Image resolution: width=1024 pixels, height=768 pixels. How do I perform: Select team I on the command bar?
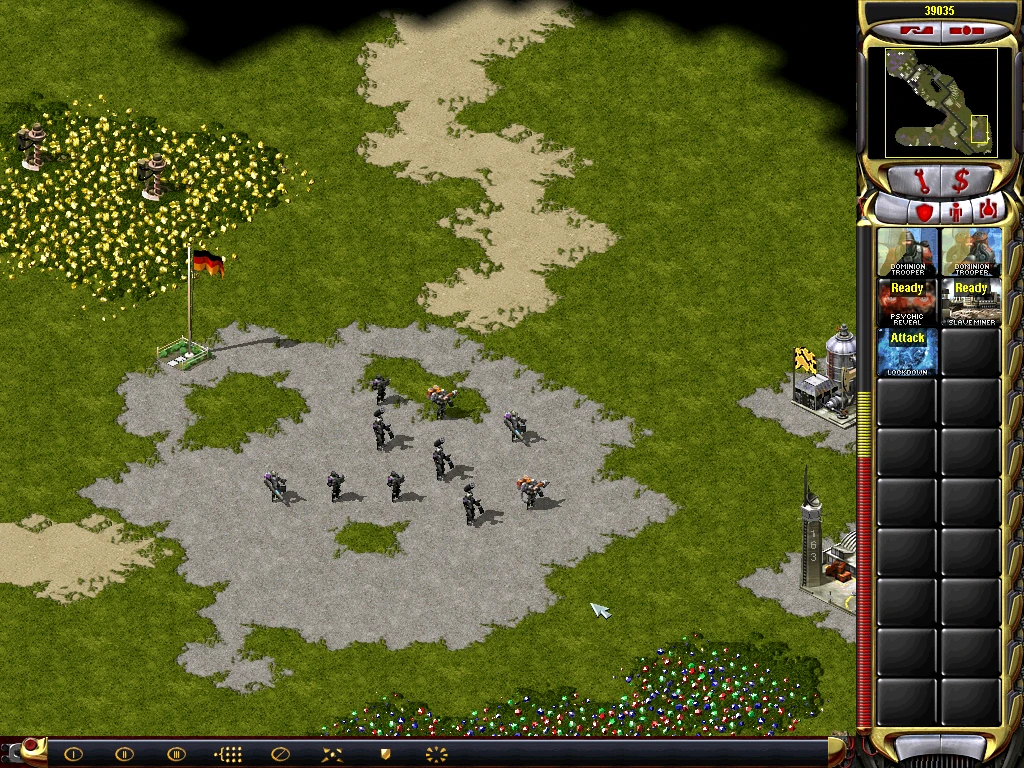tap(73, 754)
